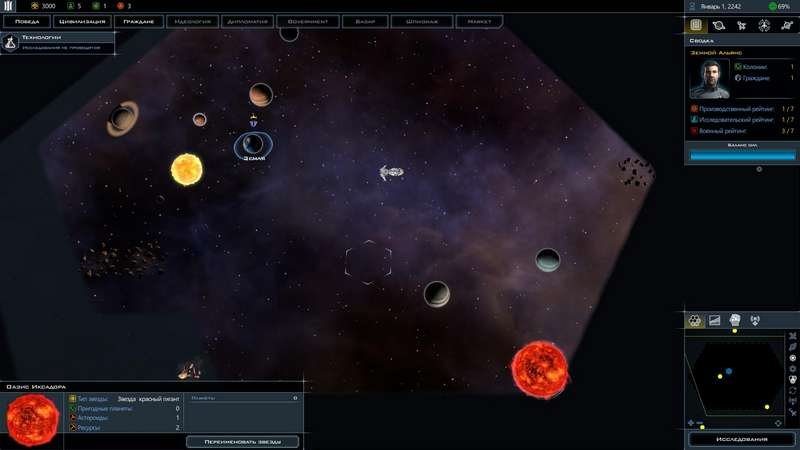
Task: Select the hexagon grid minimap tab
Action: click(695, 320)
